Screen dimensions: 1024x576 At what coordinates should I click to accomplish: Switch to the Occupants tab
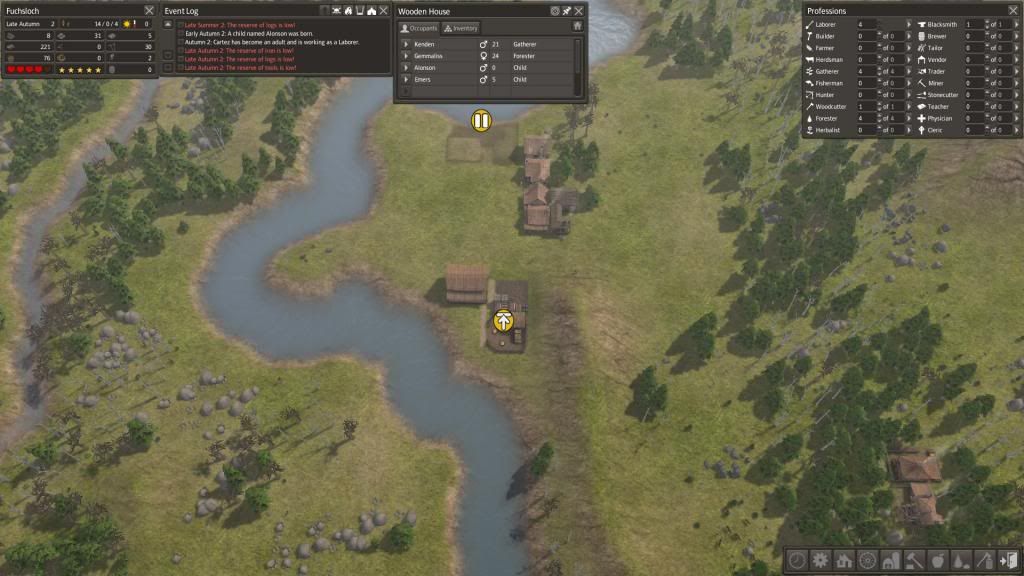tap(420, 28)
